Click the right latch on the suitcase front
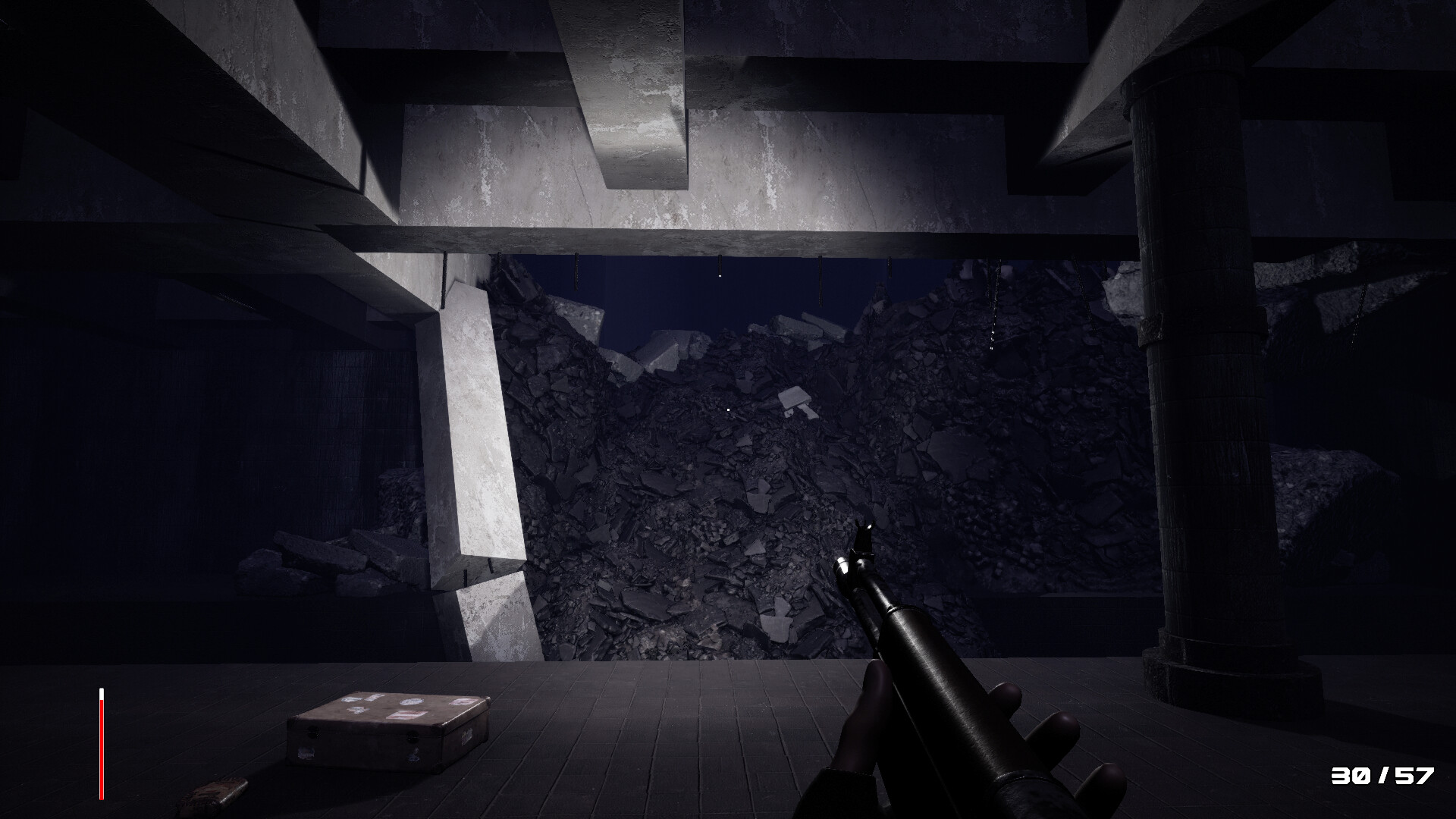Image resolution: width=1456 pixels, height=819 pixels. (x=413, y=736)
